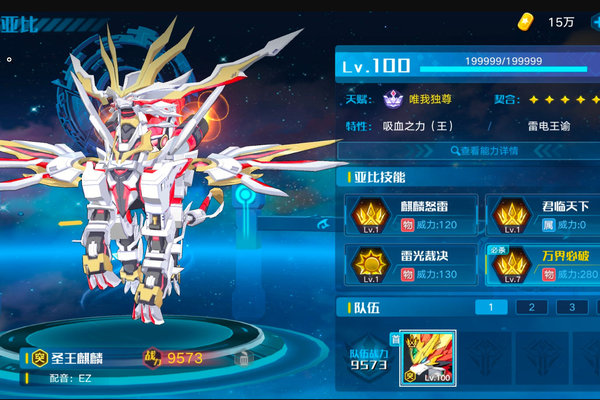Click the icon beside the 9573 combat power

tap(242, 358)
